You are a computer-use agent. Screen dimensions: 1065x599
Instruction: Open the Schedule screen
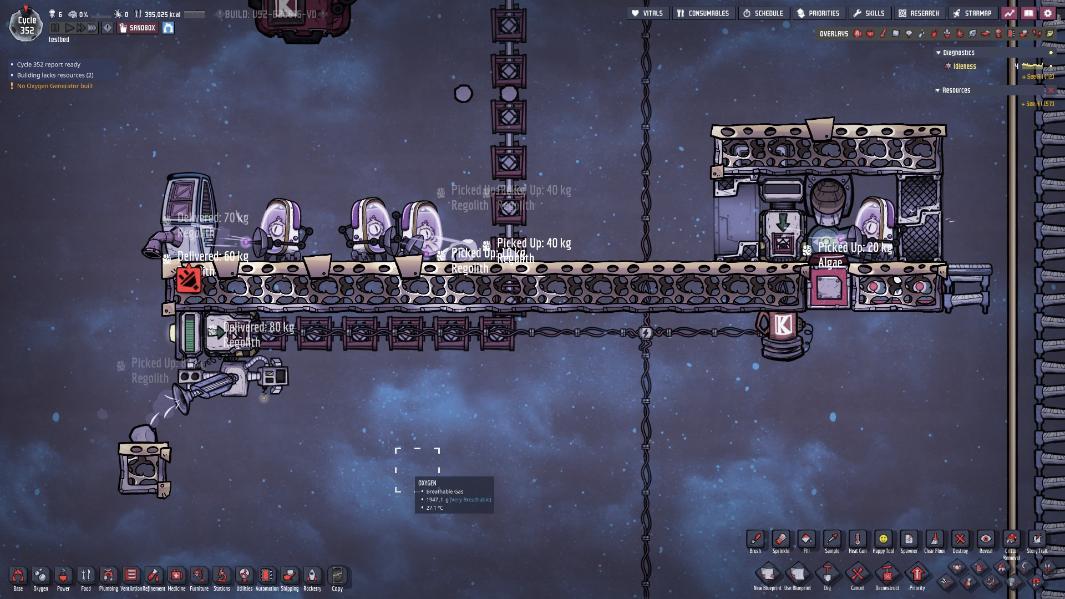coord(763,13)
